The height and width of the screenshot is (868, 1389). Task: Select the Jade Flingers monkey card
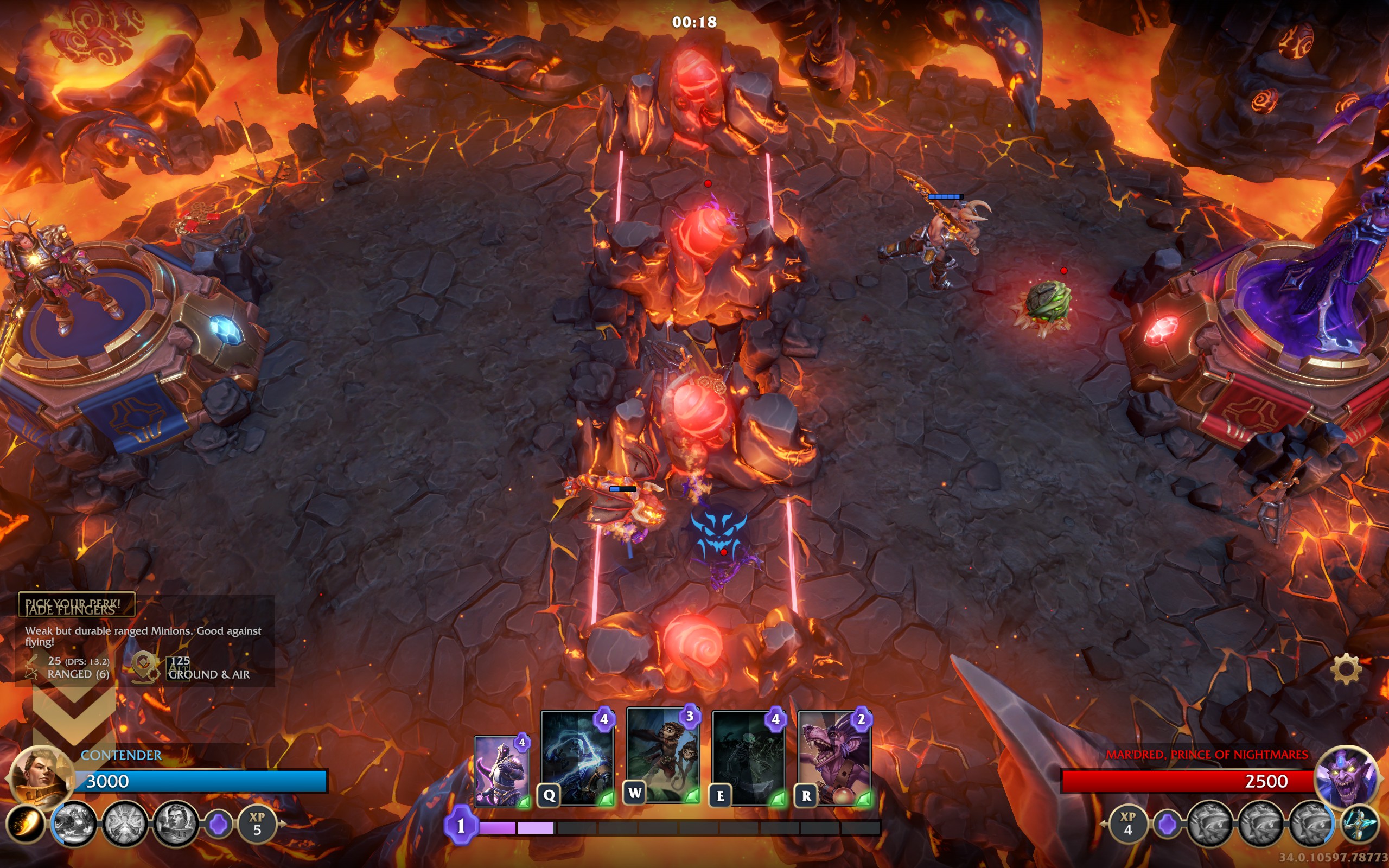663,754
